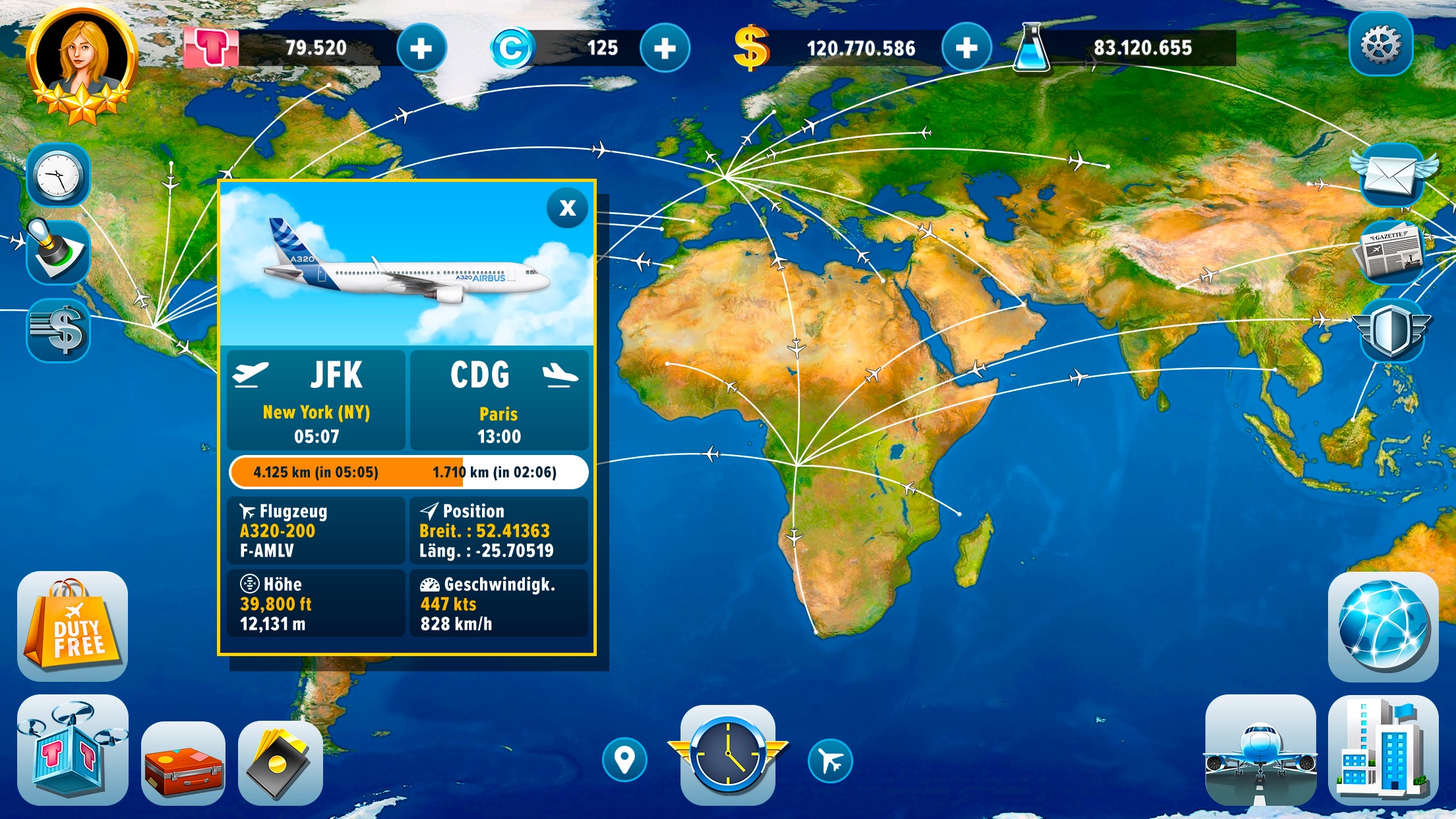Open the mail envelope inbox
The height and width of the screenshot is (819, 1456).
(x=1391, y=175)
